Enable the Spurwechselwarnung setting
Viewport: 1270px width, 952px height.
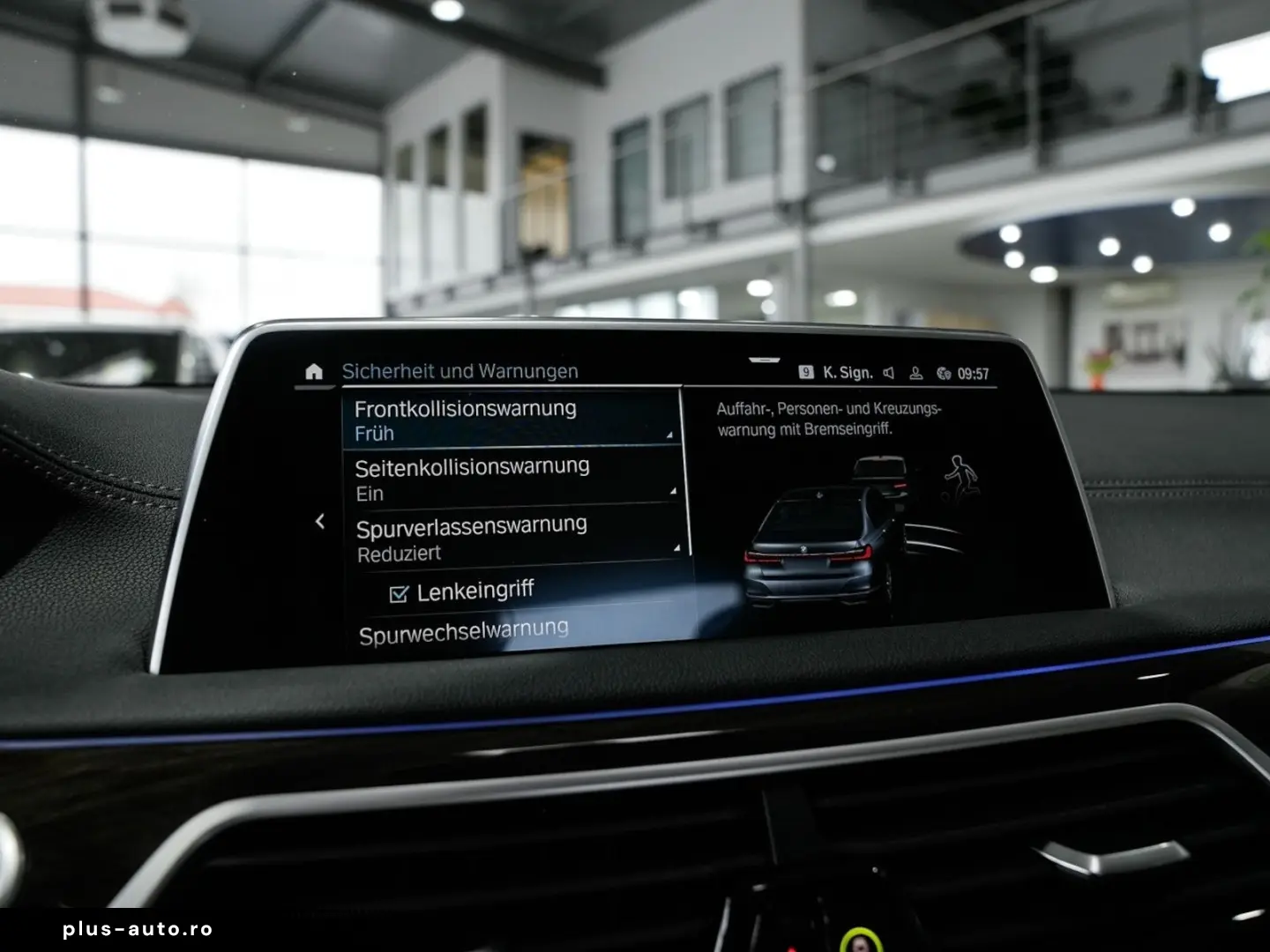click(465, 628)
